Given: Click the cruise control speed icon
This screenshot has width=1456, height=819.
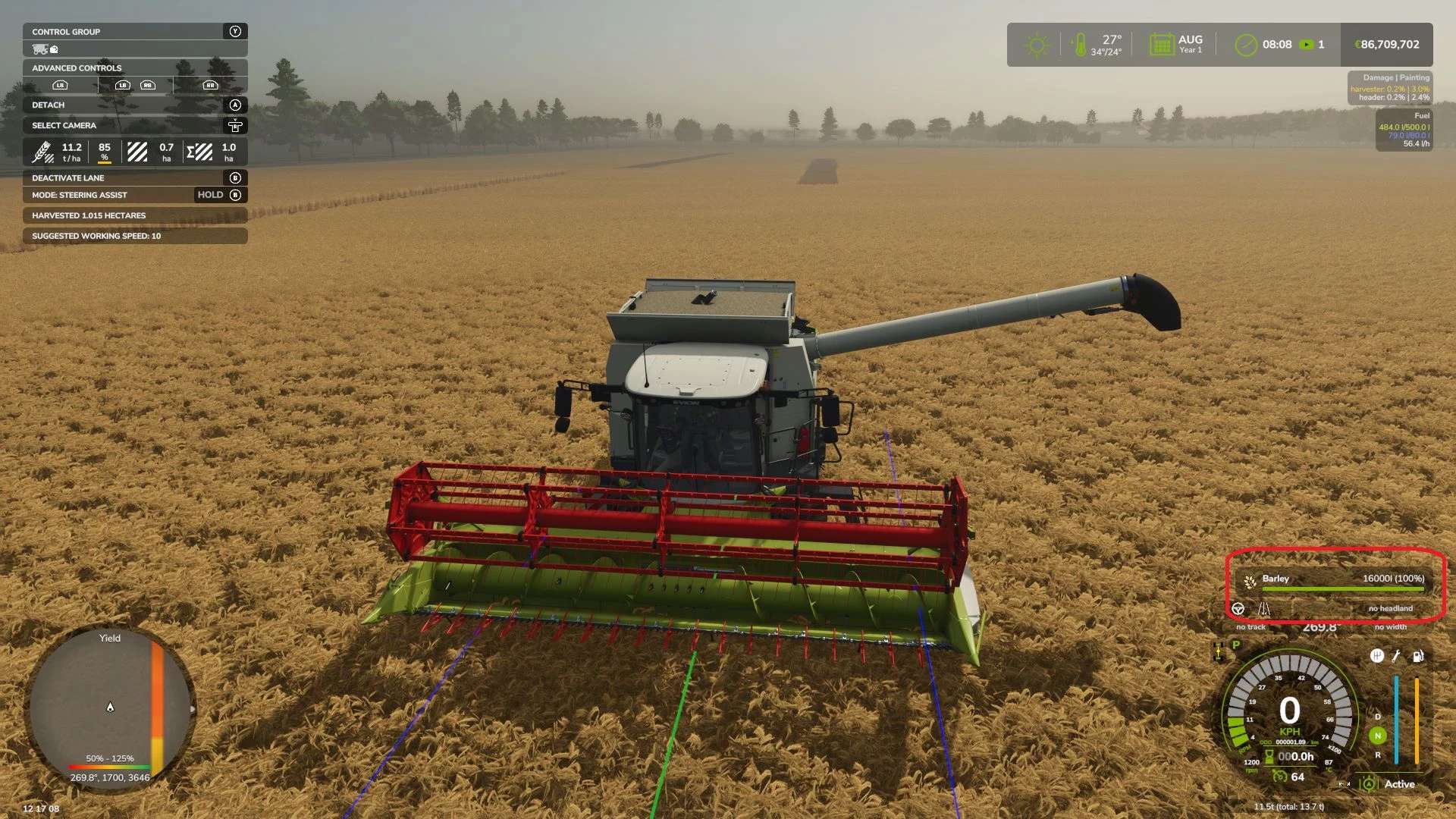Looking at the screenshot, I should click(x=1280, y=777).
